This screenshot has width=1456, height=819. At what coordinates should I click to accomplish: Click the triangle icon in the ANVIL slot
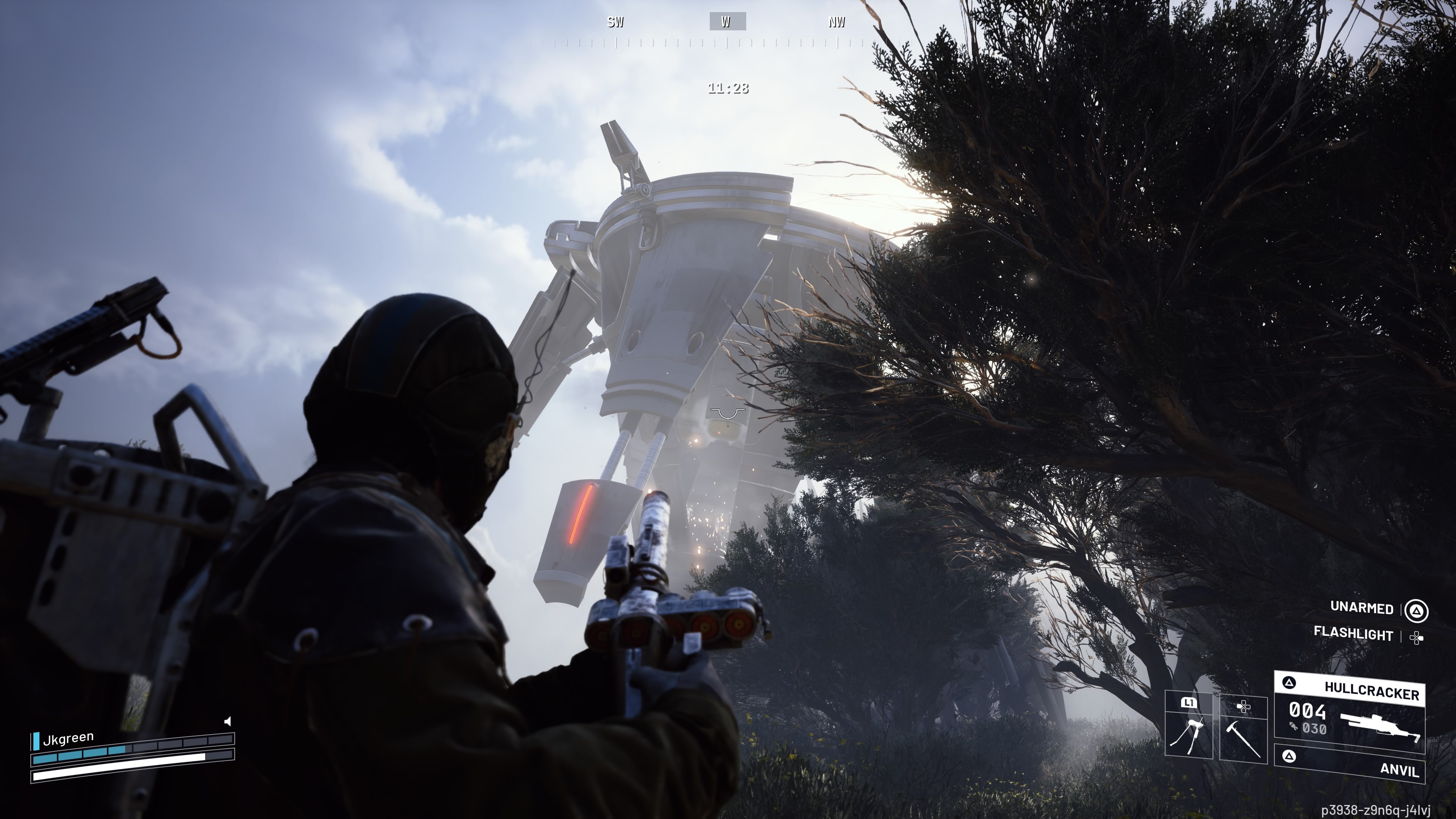coord(1290,756)
